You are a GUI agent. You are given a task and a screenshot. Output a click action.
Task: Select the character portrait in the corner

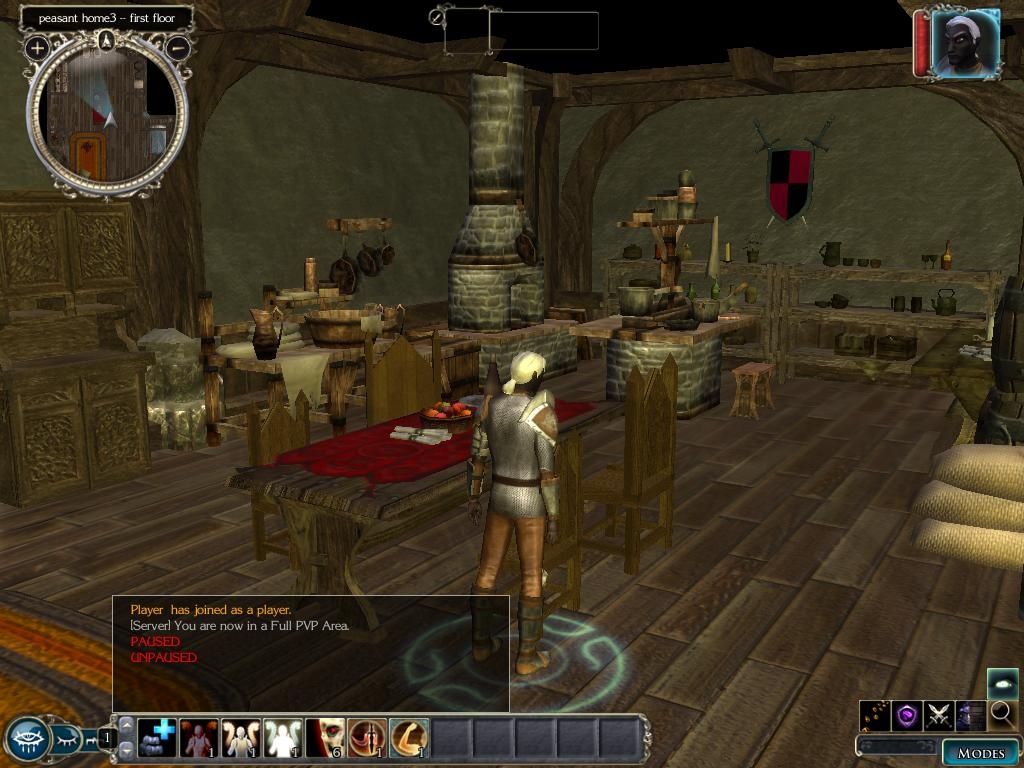965,43
